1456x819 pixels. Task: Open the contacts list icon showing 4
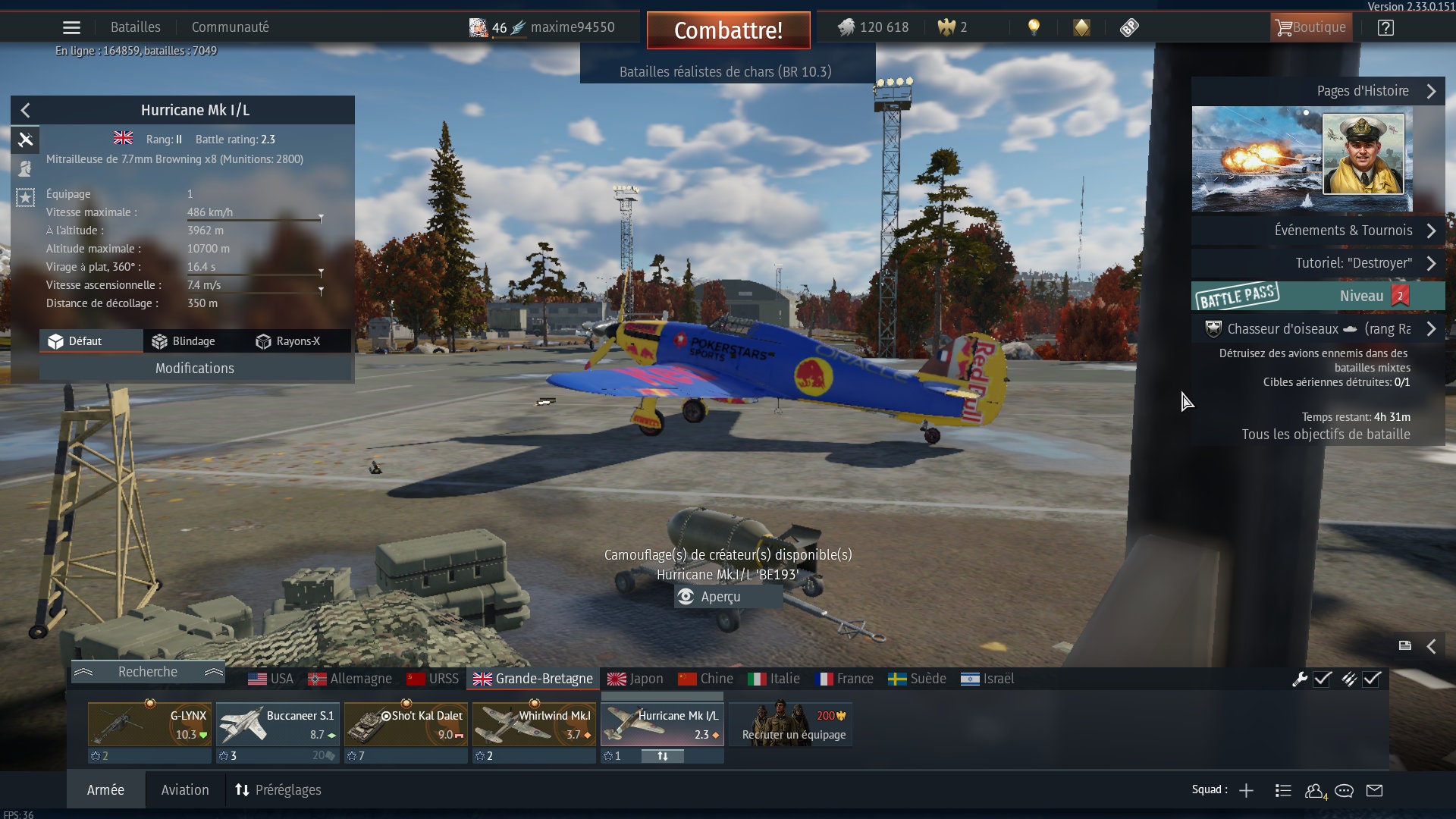(x=1314, y=790)
